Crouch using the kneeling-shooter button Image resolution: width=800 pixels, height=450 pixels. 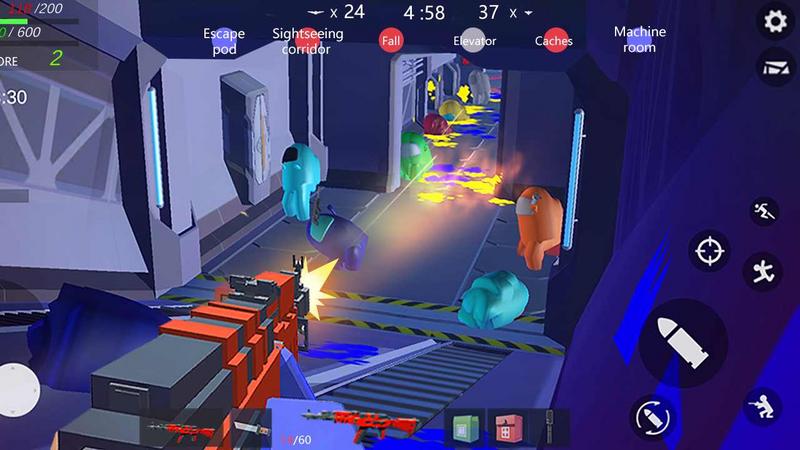(x=765, y=407)
